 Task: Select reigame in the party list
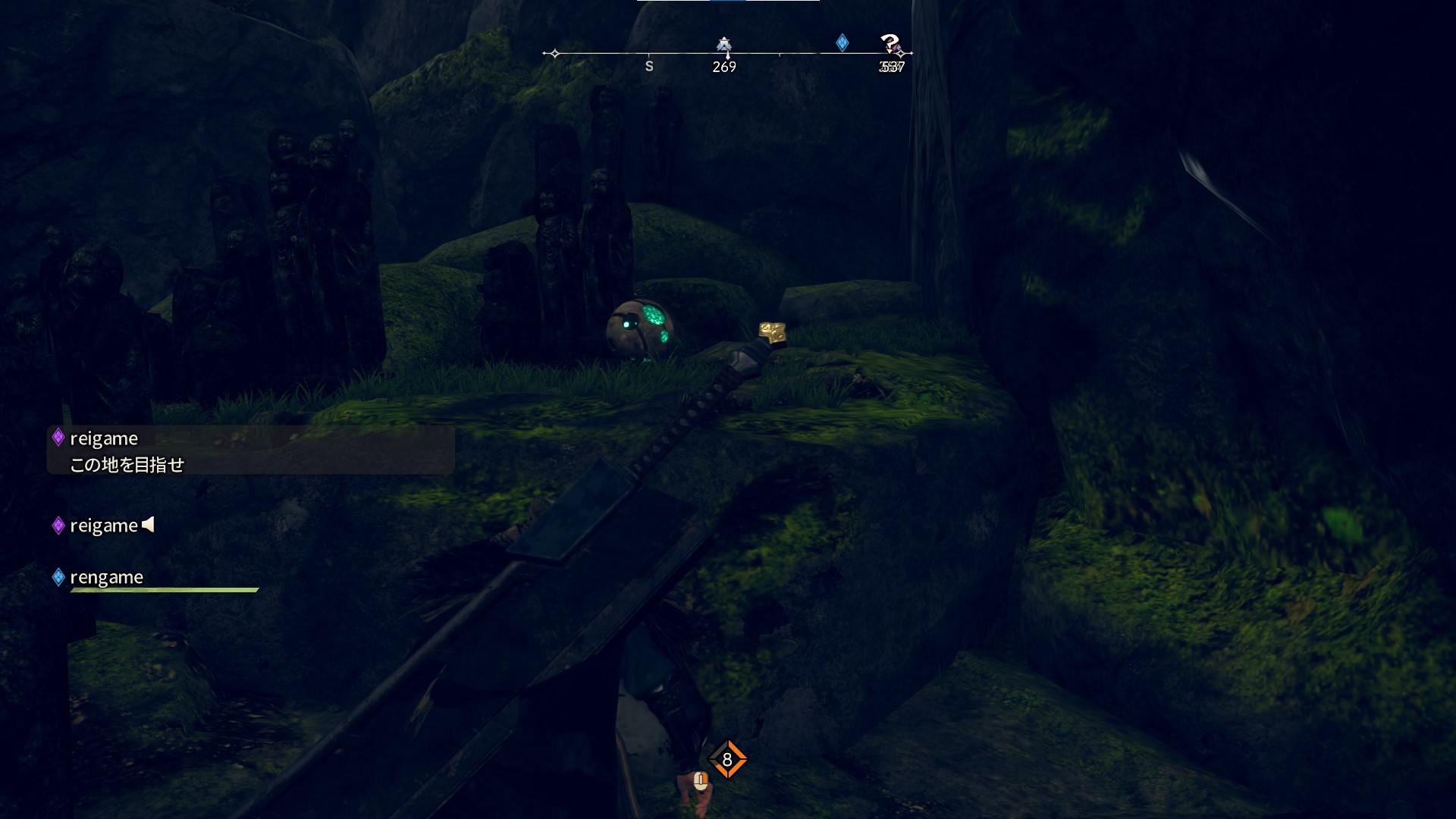pyautogui.click(x=103, y=526)
